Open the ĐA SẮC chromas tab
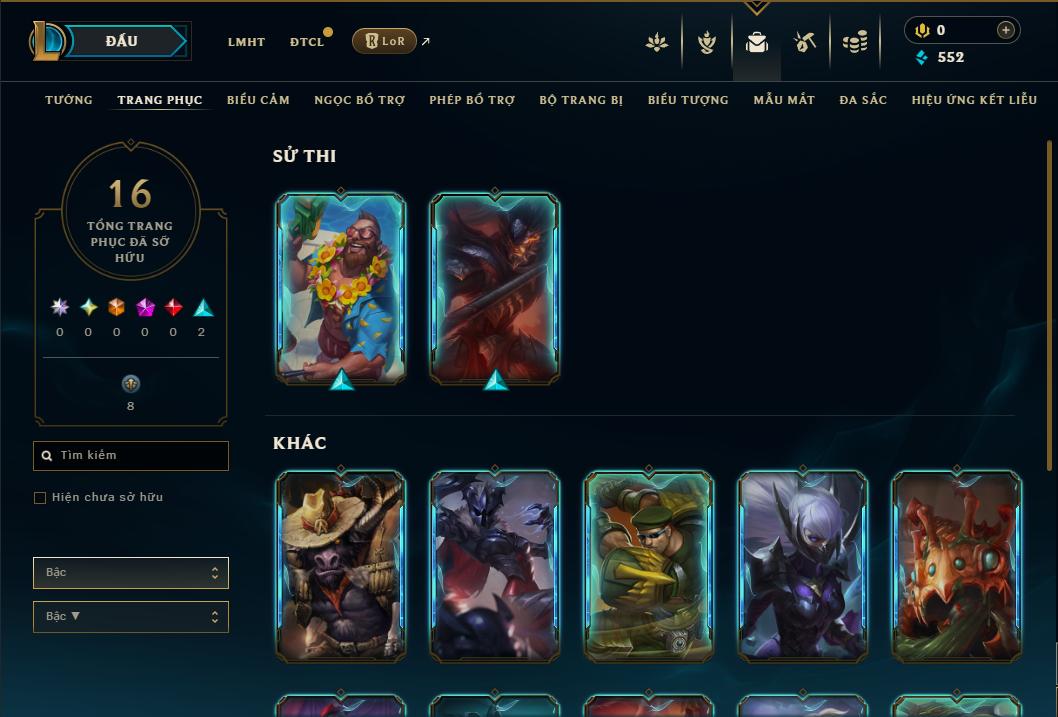1058x717 pixels. (863, 100)
